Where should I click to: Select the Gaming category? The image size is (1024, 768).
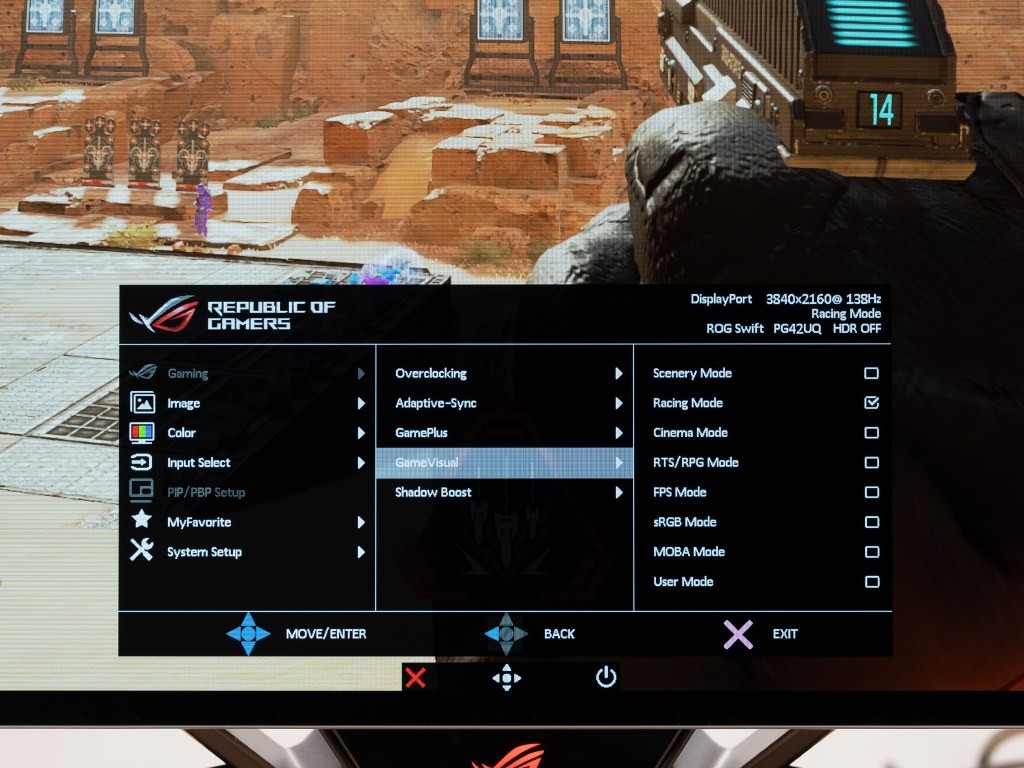click(187, 374)
